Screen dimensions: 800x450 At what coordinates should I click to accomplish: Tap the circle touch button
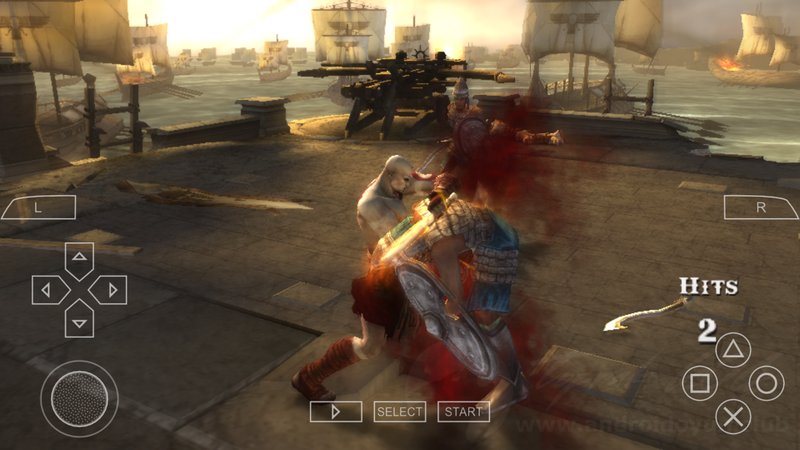(767, 383)
